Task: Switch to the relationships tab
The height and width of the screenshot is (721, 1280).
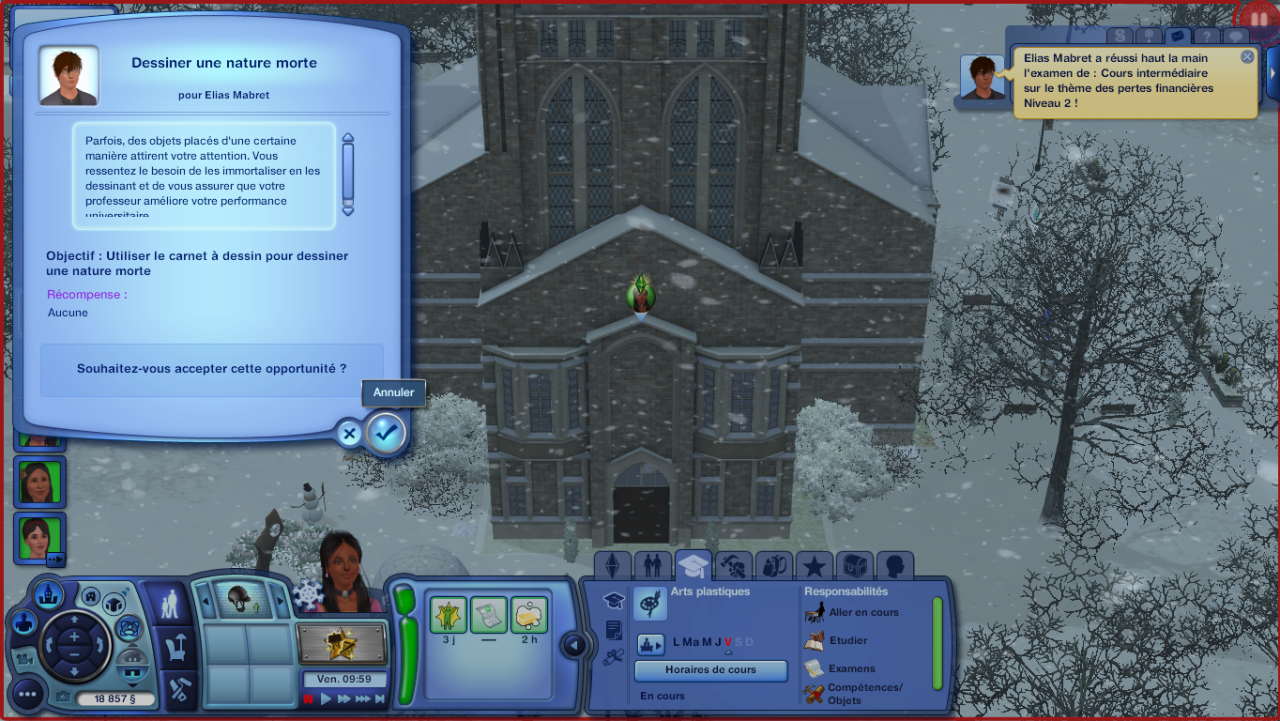Action: (x=652, y=566)
